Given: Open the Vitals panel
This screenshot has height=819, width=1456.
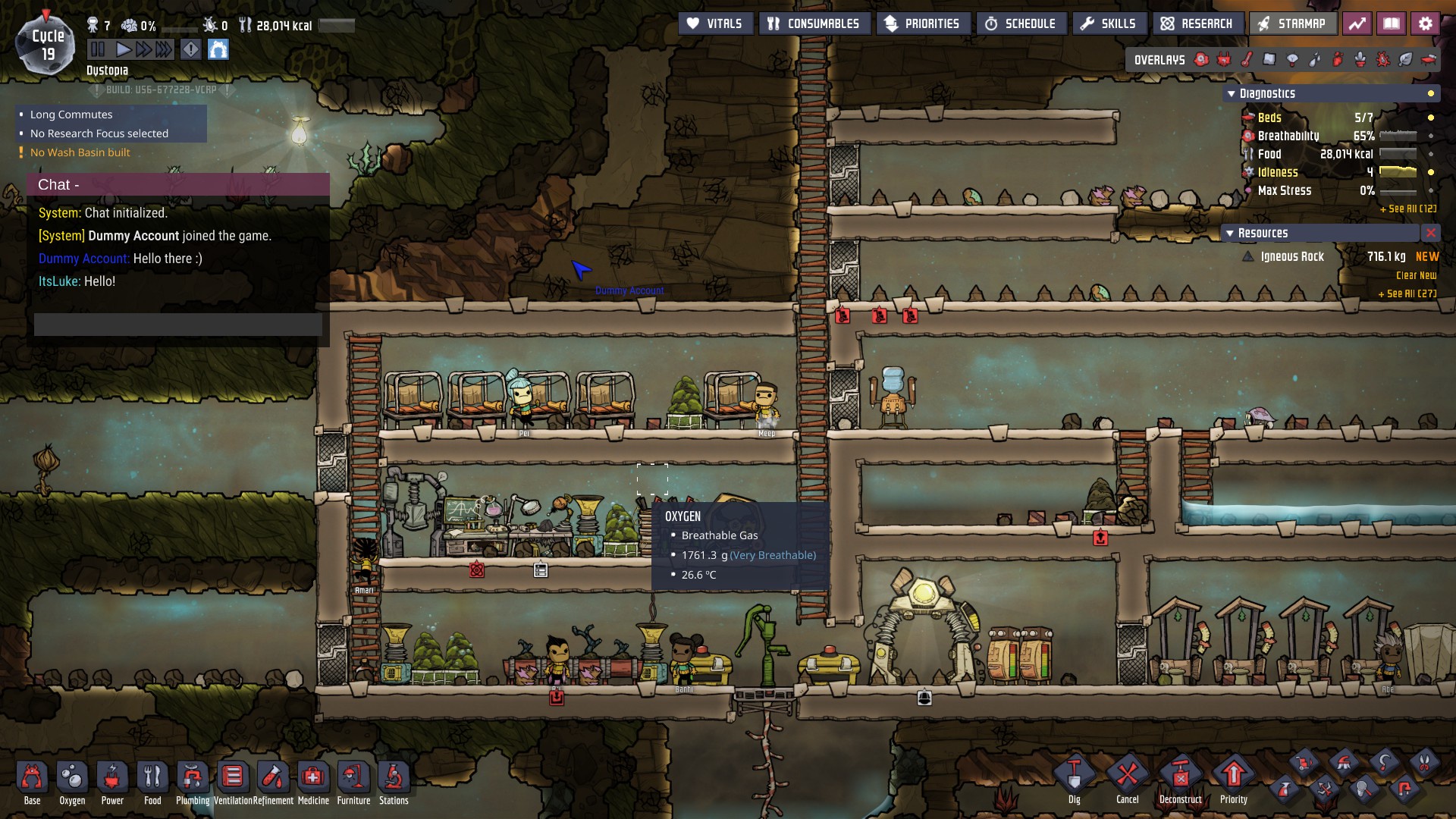Looking at the screenshot, I should pyautogui.click(x=714, y=24).
